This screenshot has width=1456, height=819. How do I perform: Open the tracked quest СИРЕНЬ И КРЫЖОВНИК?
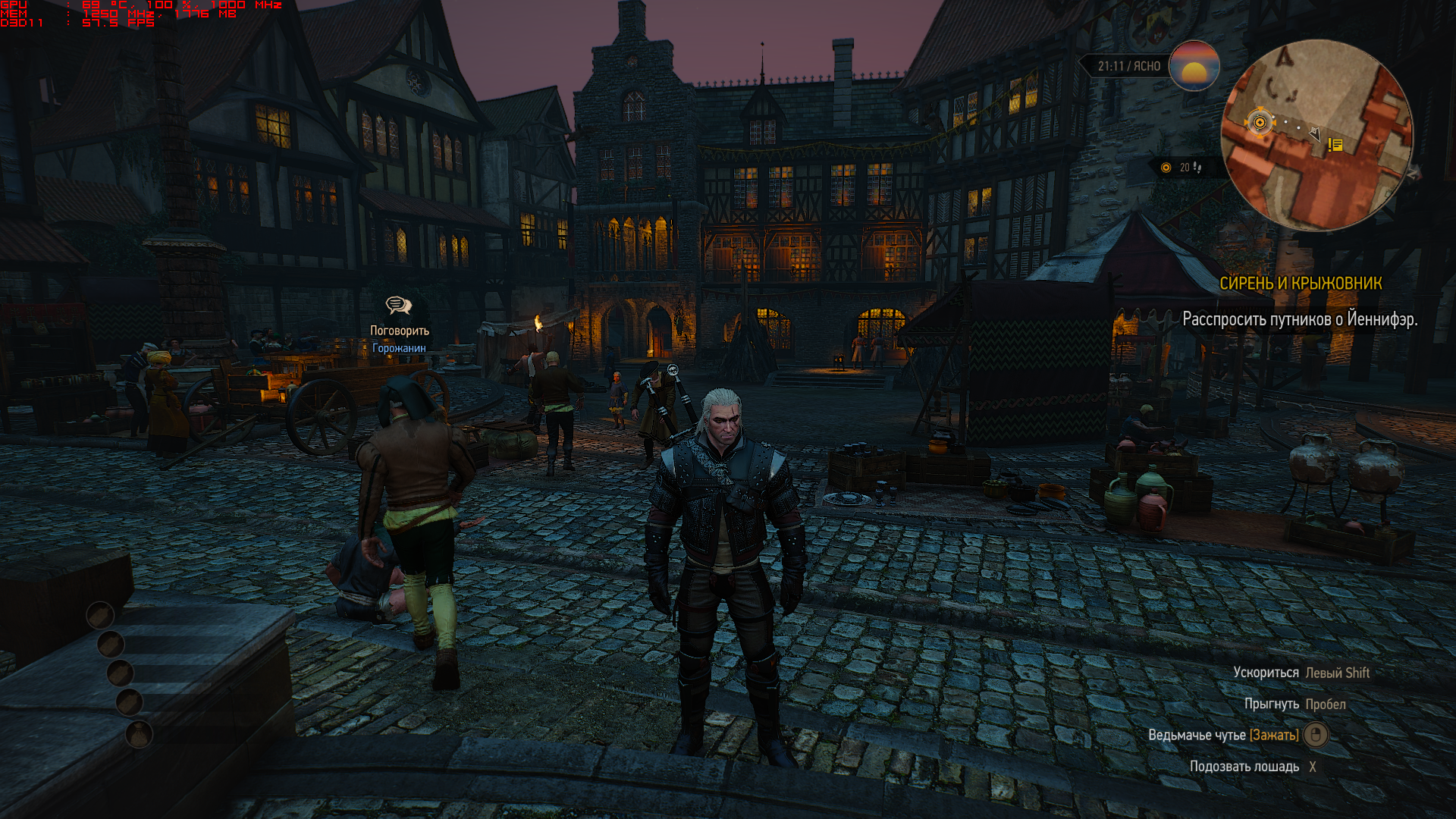click(1301, 284)
